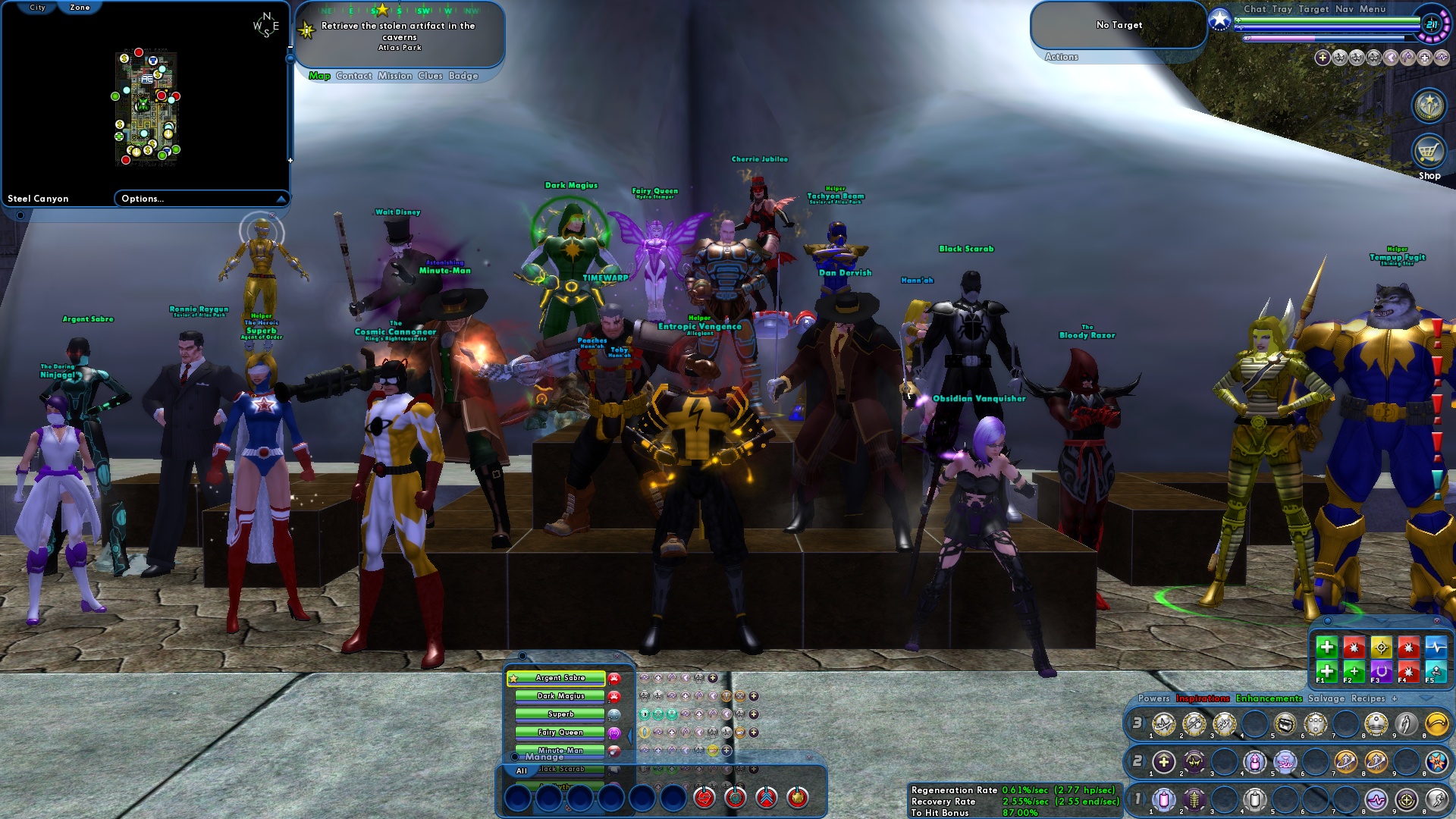Image resolution: width=1456 pixels, height=819 pixels.
Task: Activate the F1 green healing inspiration
Action: point(1326,671)
